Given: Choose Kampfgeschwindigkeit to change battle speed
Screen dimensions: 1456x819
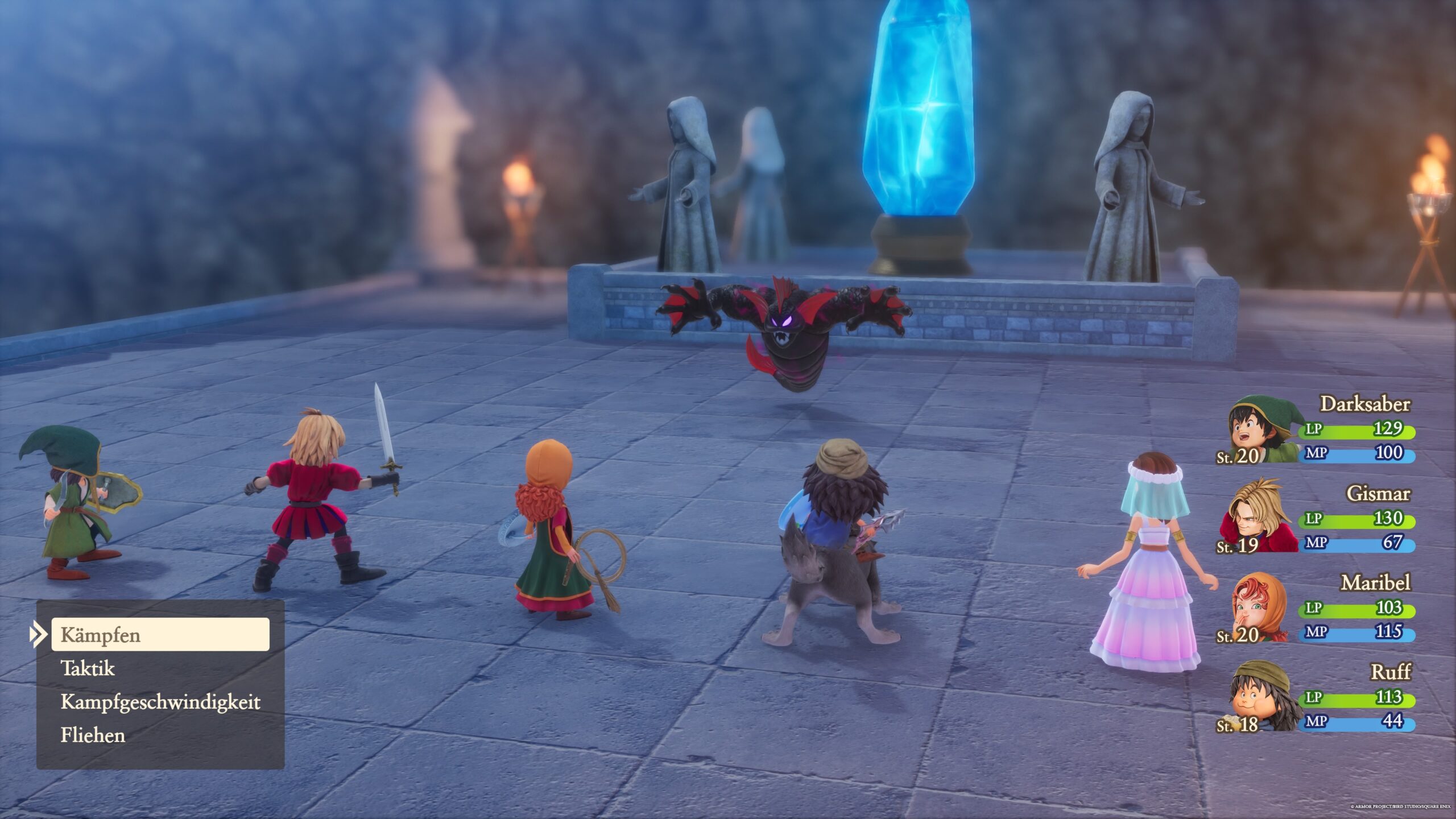Looking at the screenshot, I should pyautogui.click(x=160, y=702).
